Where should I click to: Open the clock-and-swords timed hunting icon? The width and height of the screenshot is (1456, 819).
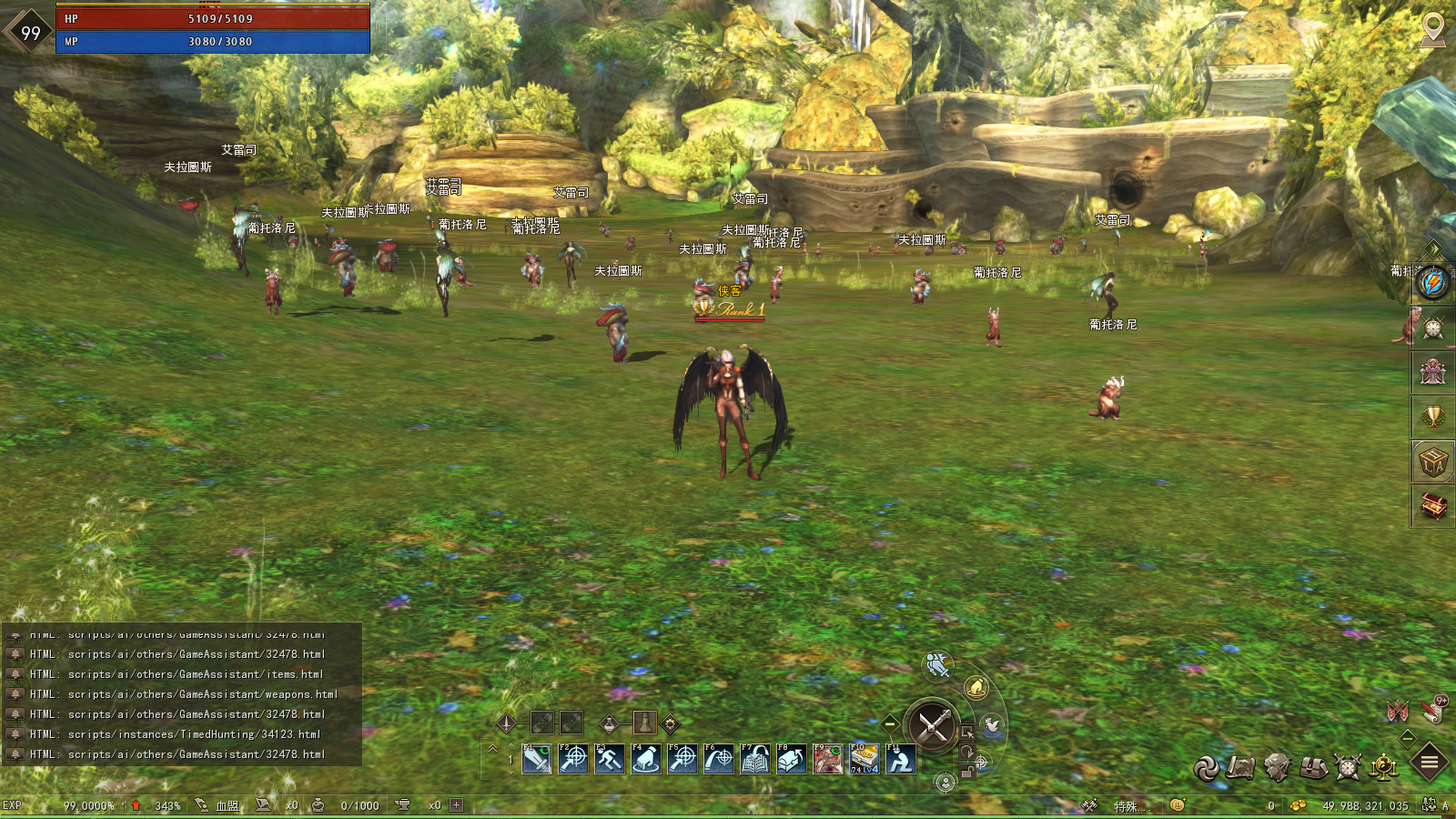click(1348, 767)
